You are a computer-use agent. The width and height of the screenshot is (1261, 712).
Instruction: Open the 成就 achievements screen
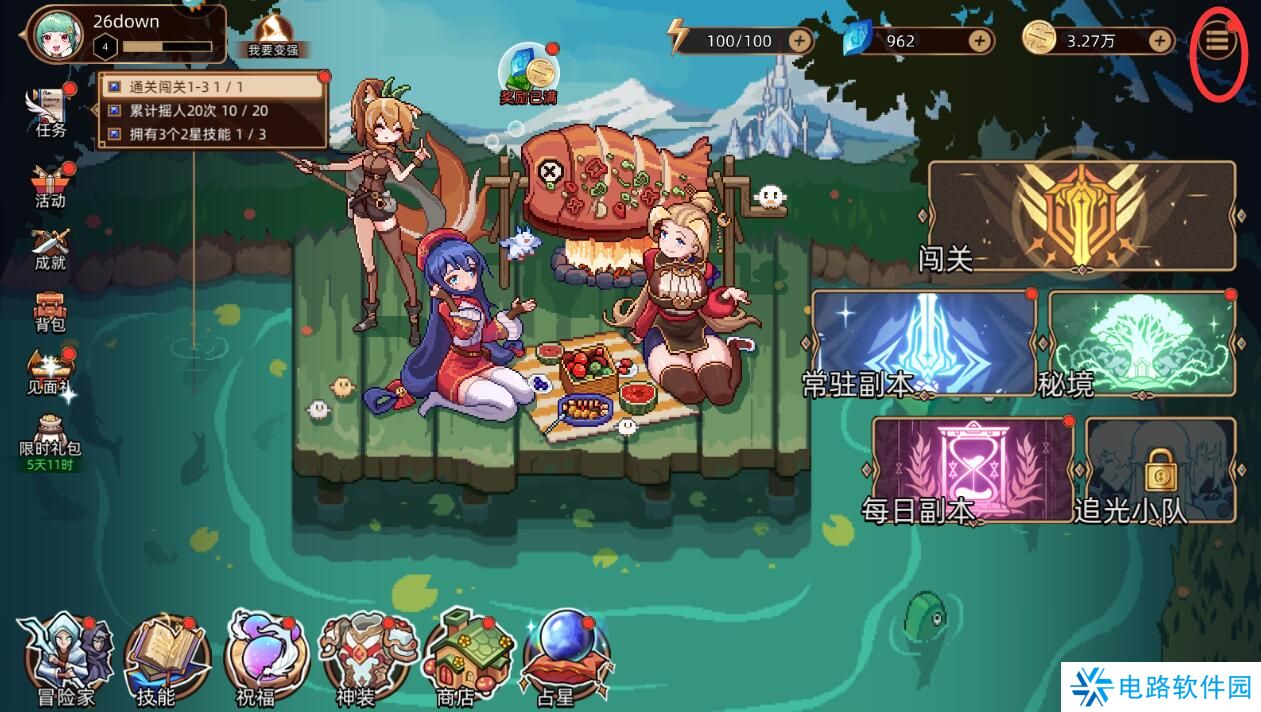tap(50, 248)
